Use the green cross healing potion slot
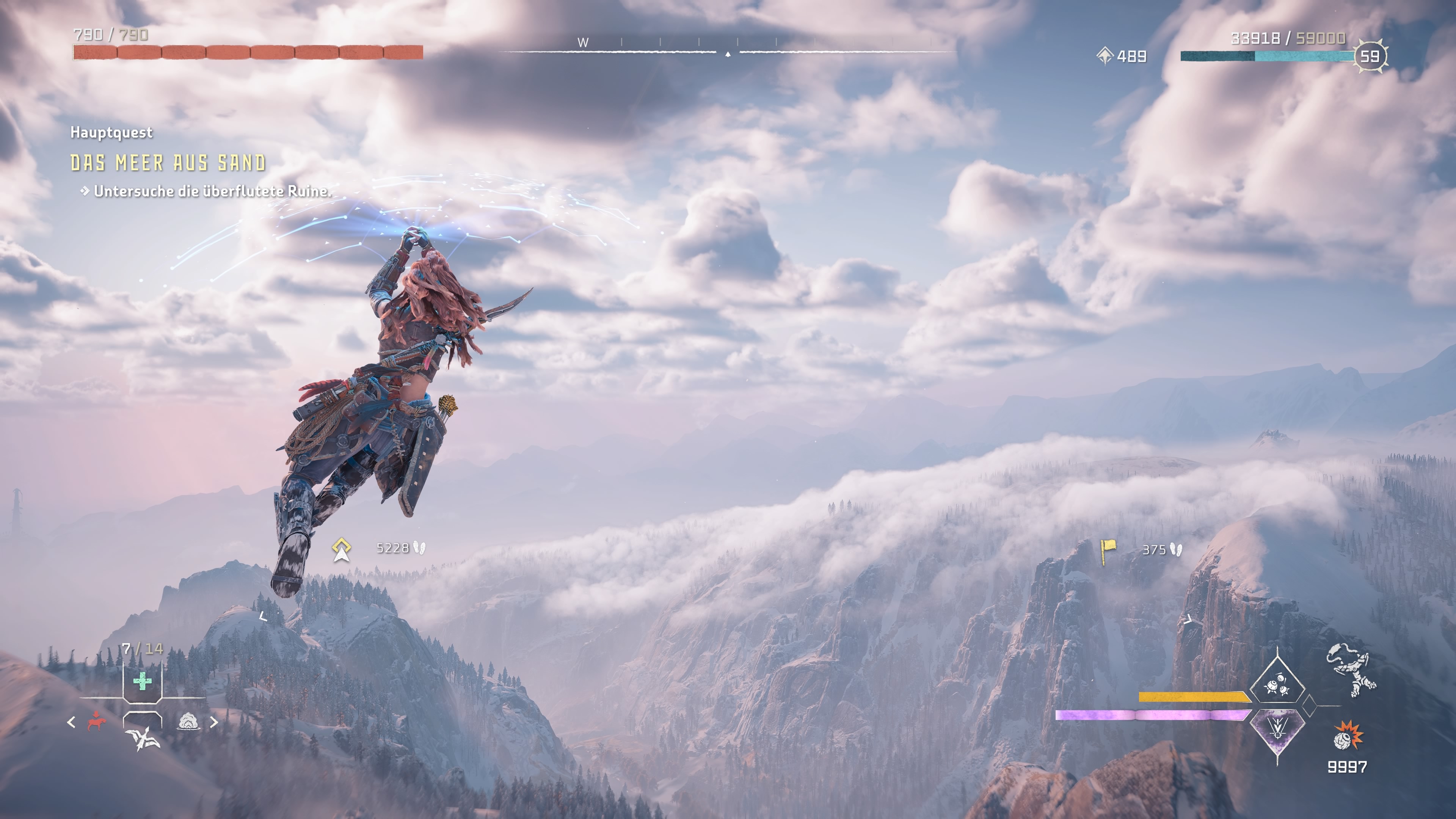 143,681
